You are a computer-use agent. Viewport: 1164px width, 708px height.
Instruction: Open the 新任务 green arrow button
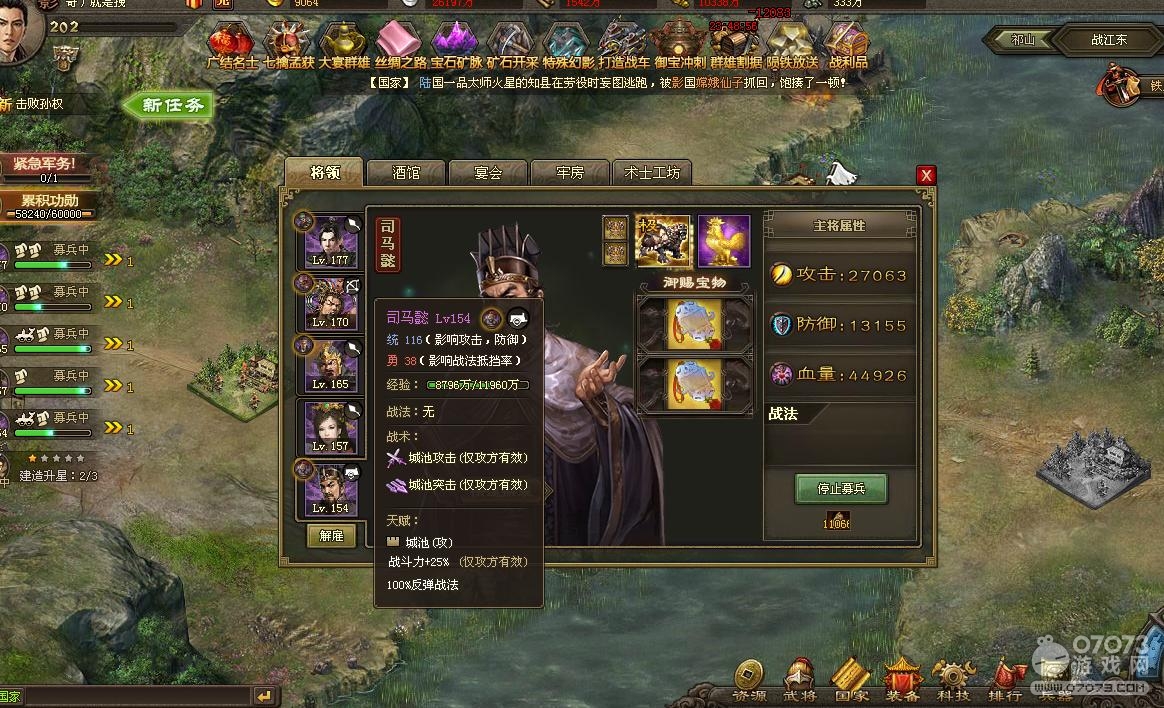169,105
